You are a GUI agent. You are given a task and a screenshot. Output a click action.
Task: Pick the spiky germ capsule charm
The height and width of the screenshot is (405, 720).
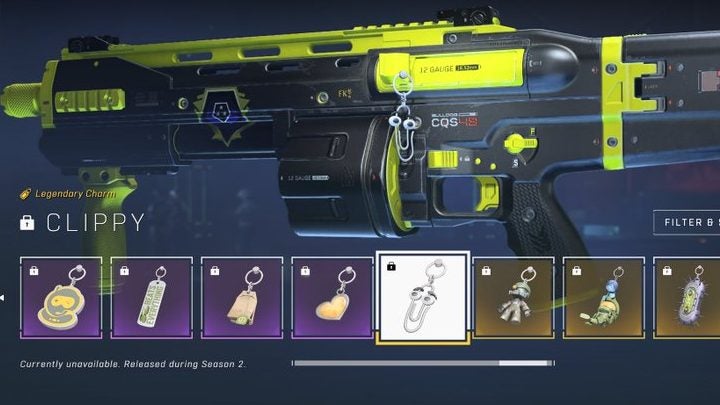coord(687,297)
